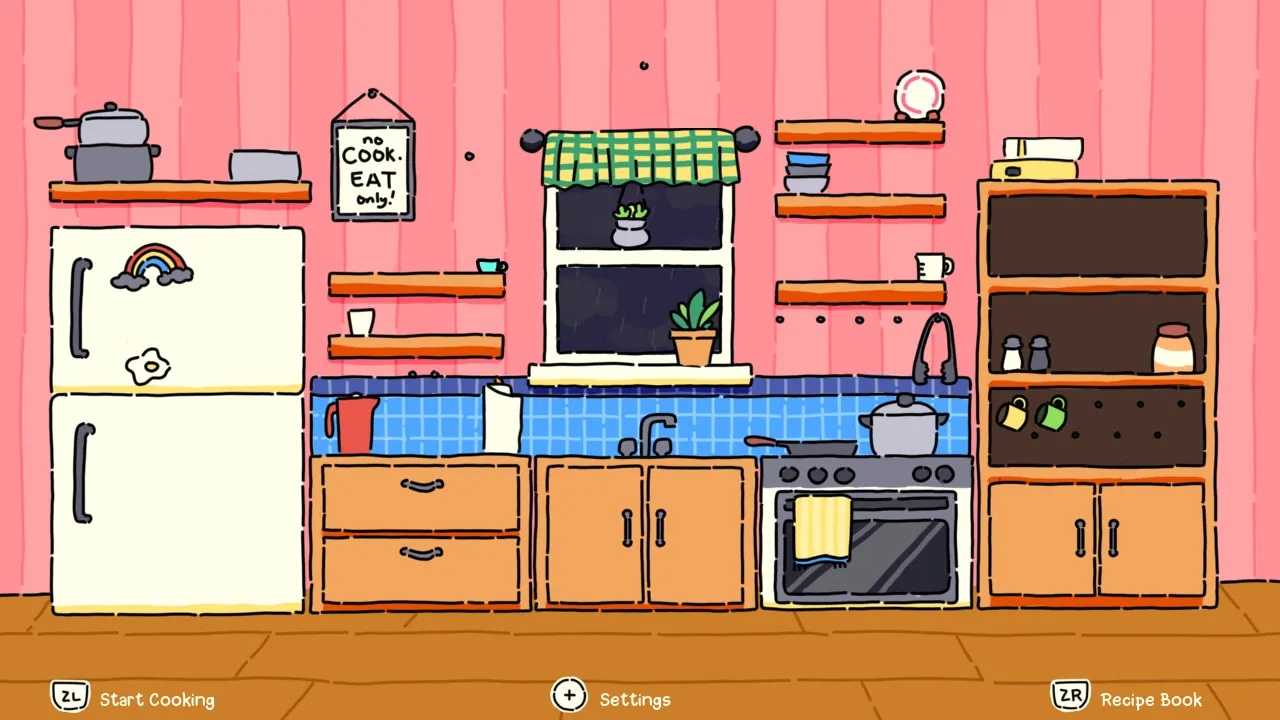Click the potted plant on the windowsill
1280x720 pixels.
(695, 330)
